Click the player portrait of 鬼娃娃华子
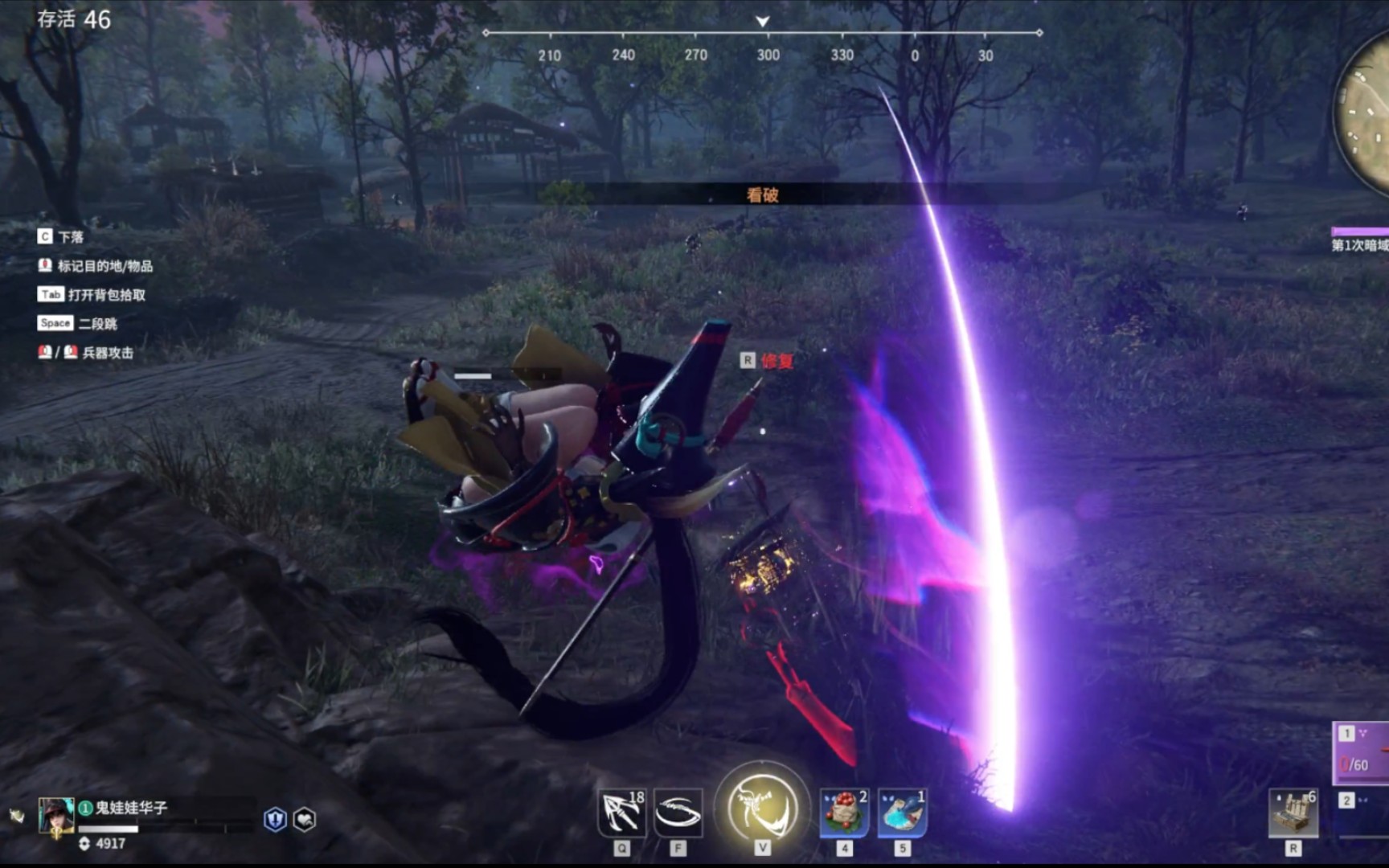Viewport: 1389px width, 868px height. pyautogui.click(x=55, y=816)
